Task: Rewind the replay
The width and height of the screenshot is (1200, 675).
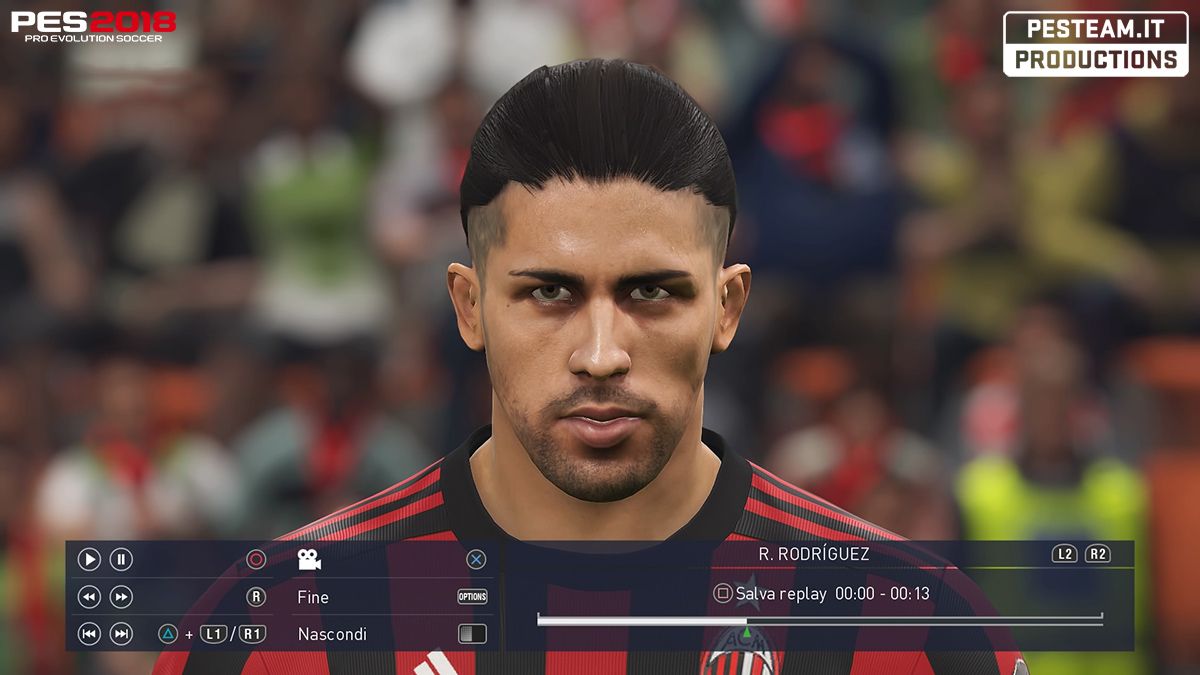Action: pos(89,597)
